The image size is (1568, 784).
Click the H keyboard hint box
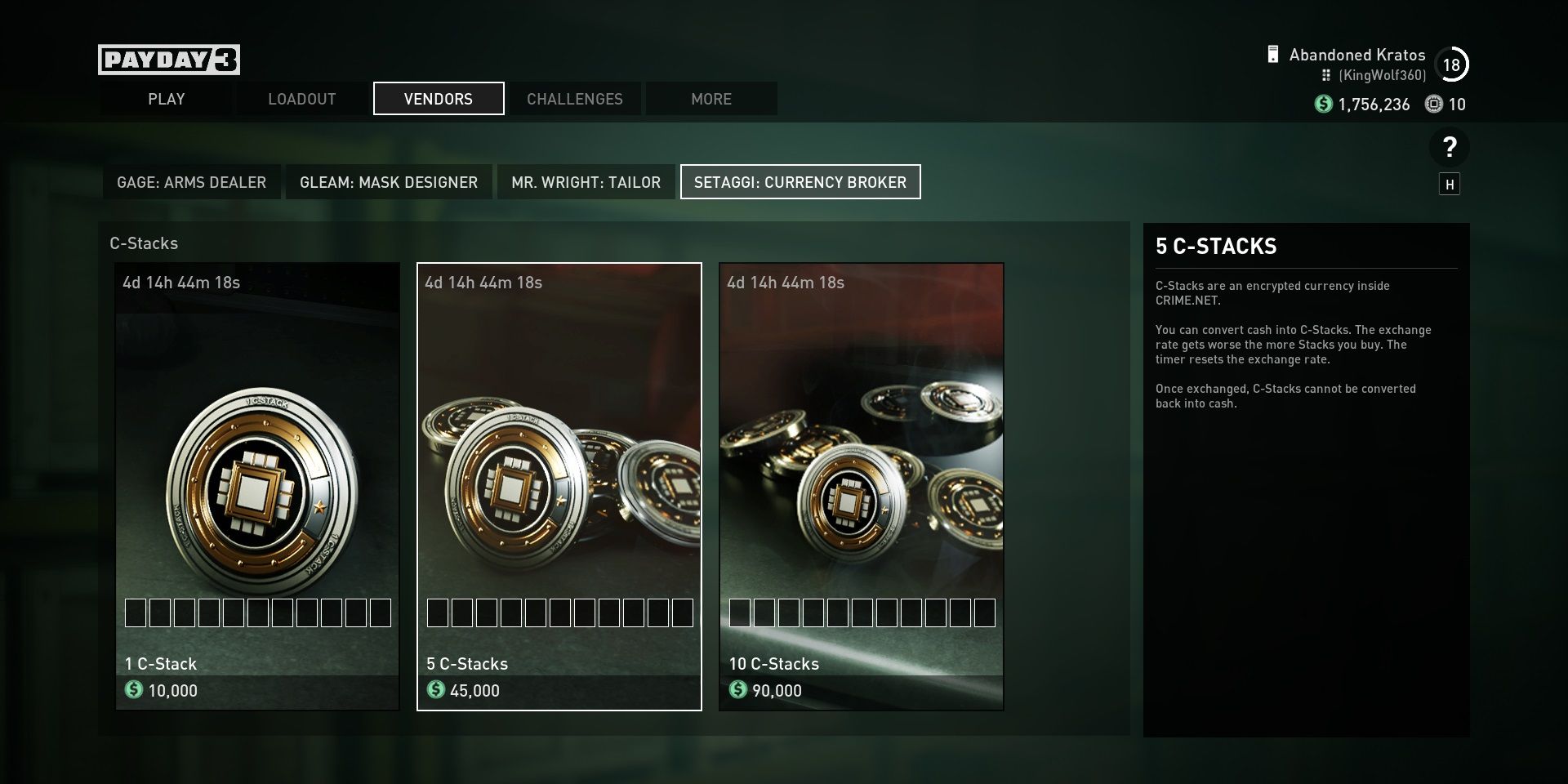[x=1450, y=185]
